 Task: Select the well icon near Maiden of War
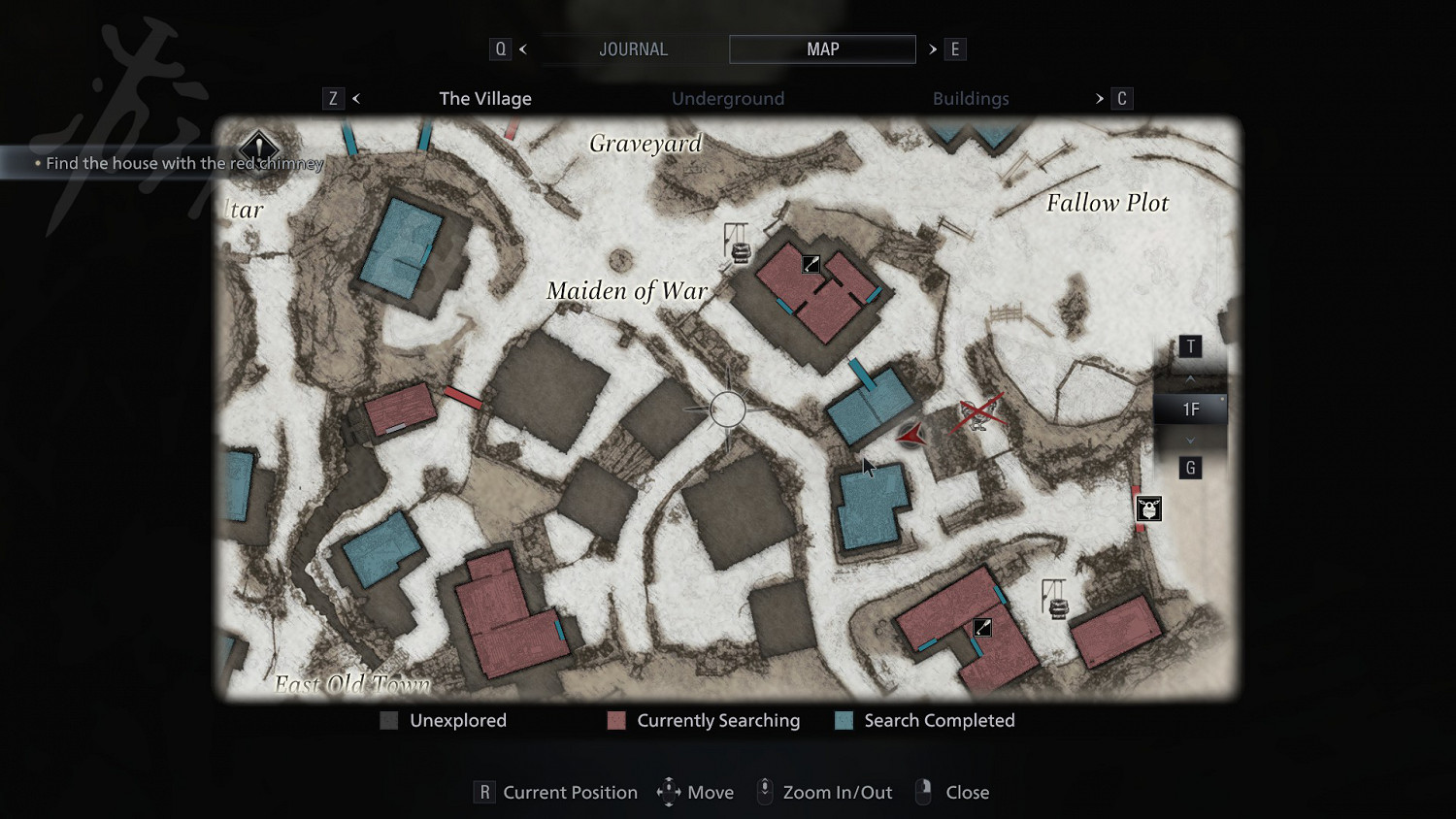point(739,245)
